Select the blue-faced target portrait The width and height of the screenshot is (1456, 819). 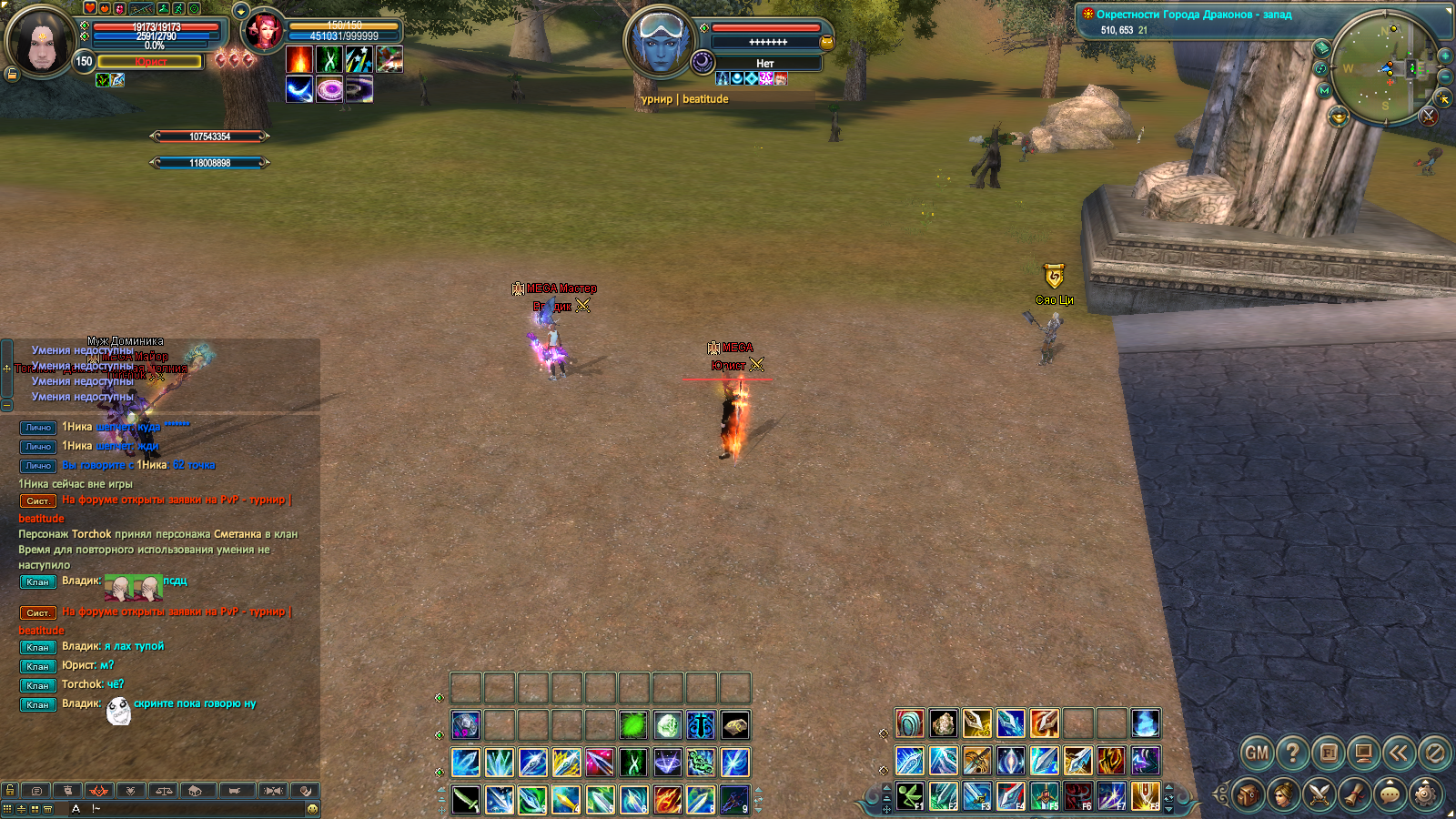coord(658,41)
